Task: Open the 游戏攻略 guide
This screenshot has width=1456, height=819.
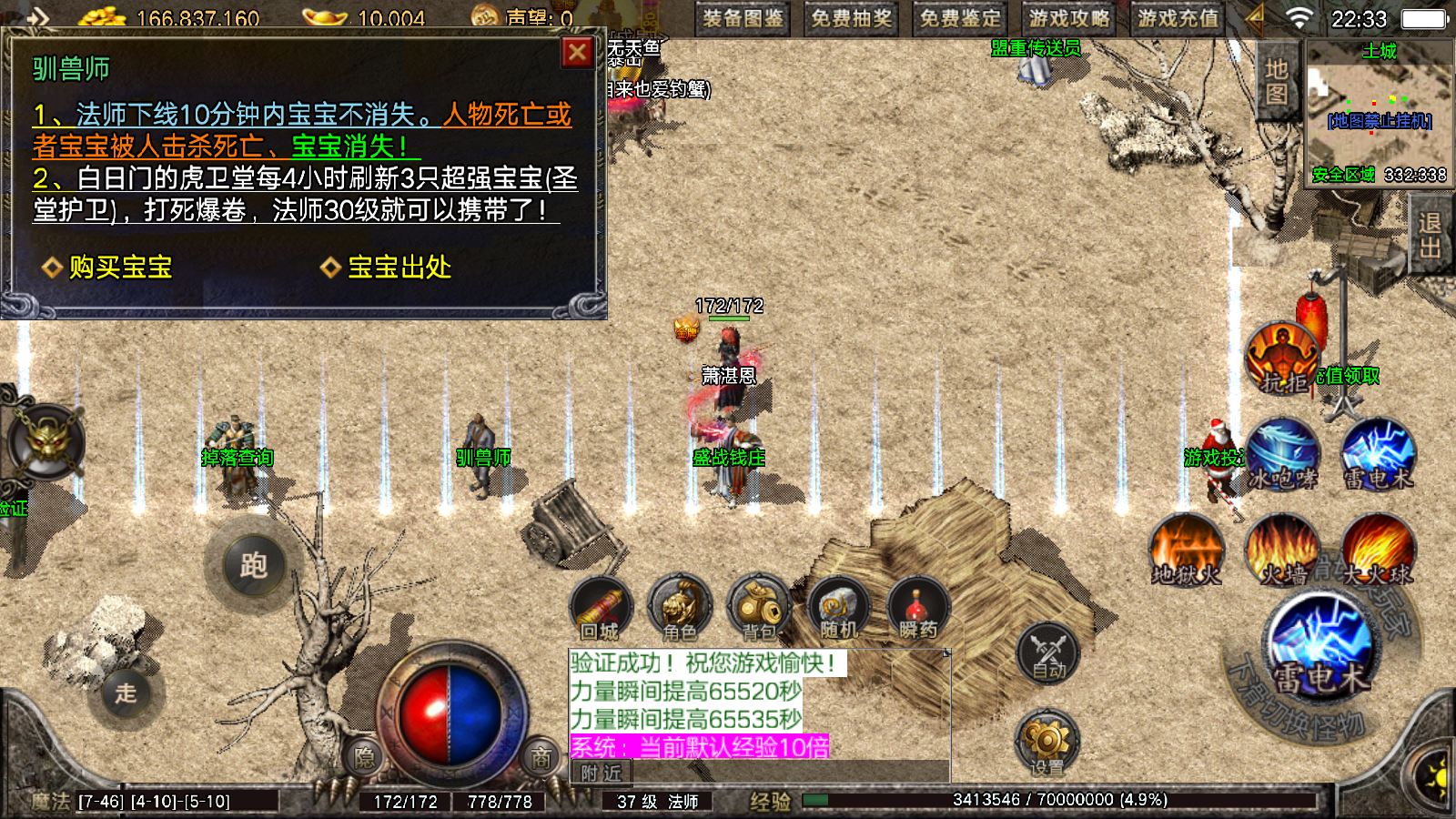Action: (1069, 18)
